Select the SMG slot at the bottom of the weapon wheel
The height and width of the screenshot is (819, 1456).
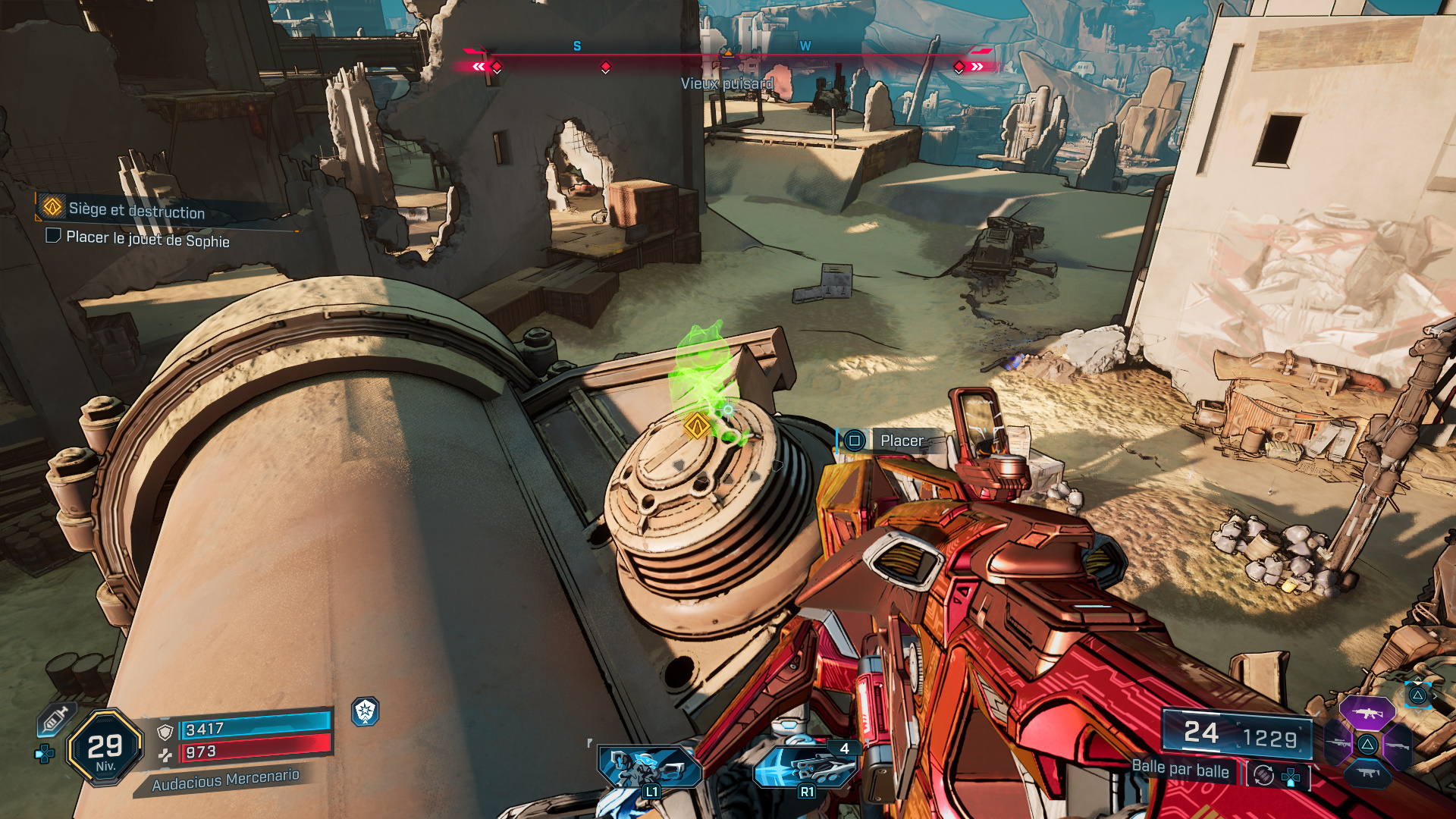tap(1367, 773)
